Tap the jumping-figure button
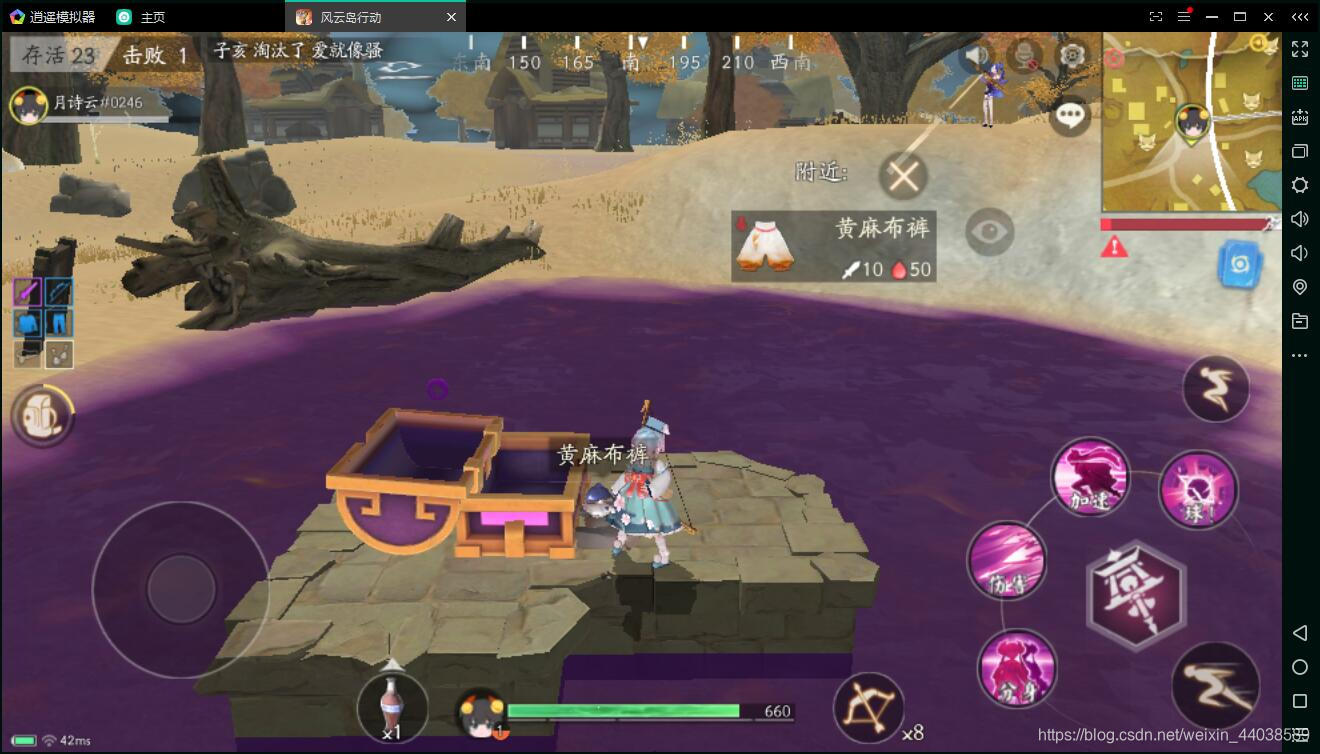This screenshot has height=754, width=1320. tap(1215, 388)
